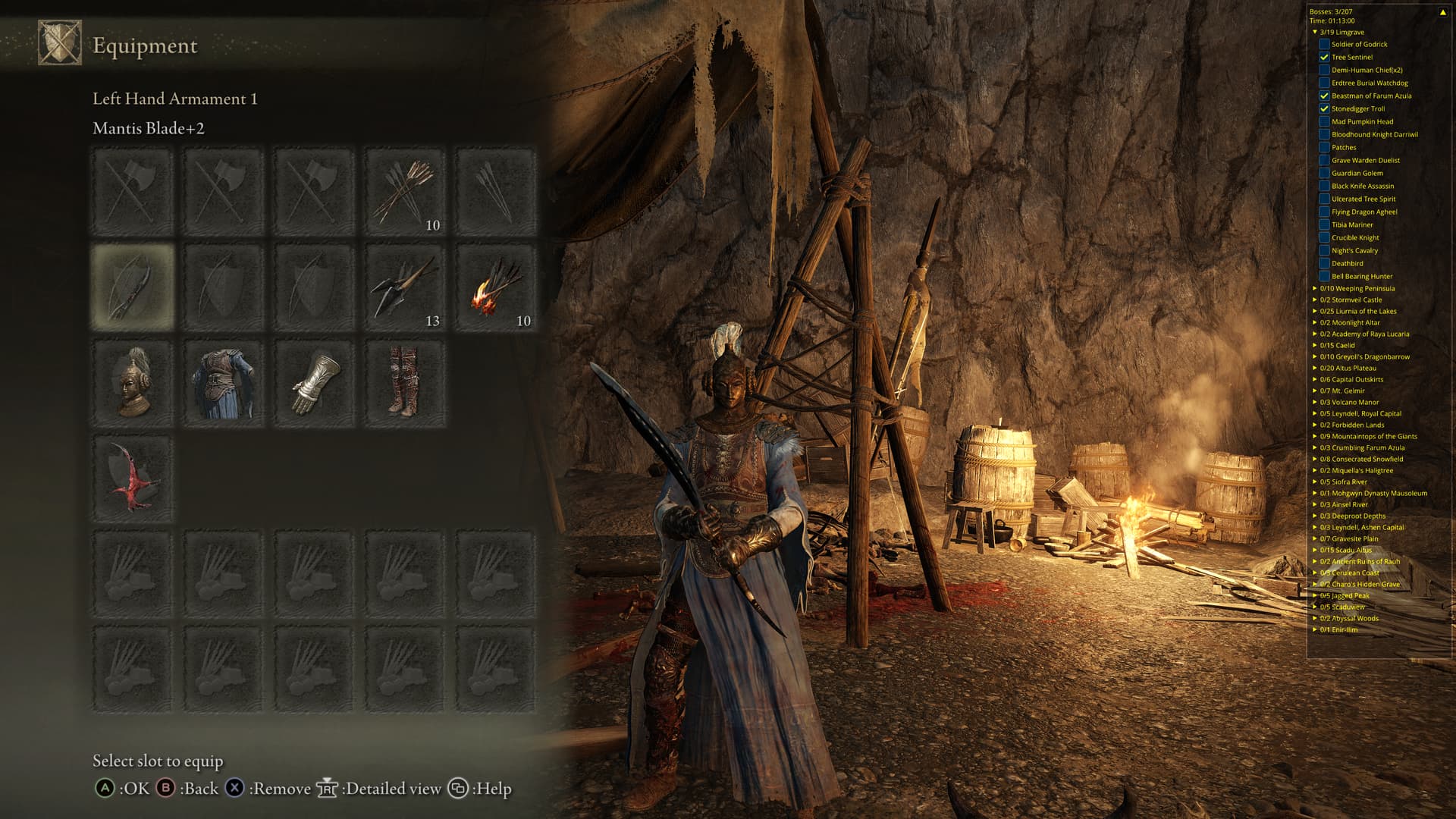The image size is (1456, 819).
Task: Select the Mantis Blade left hand slot
Action: pos(133,287)
